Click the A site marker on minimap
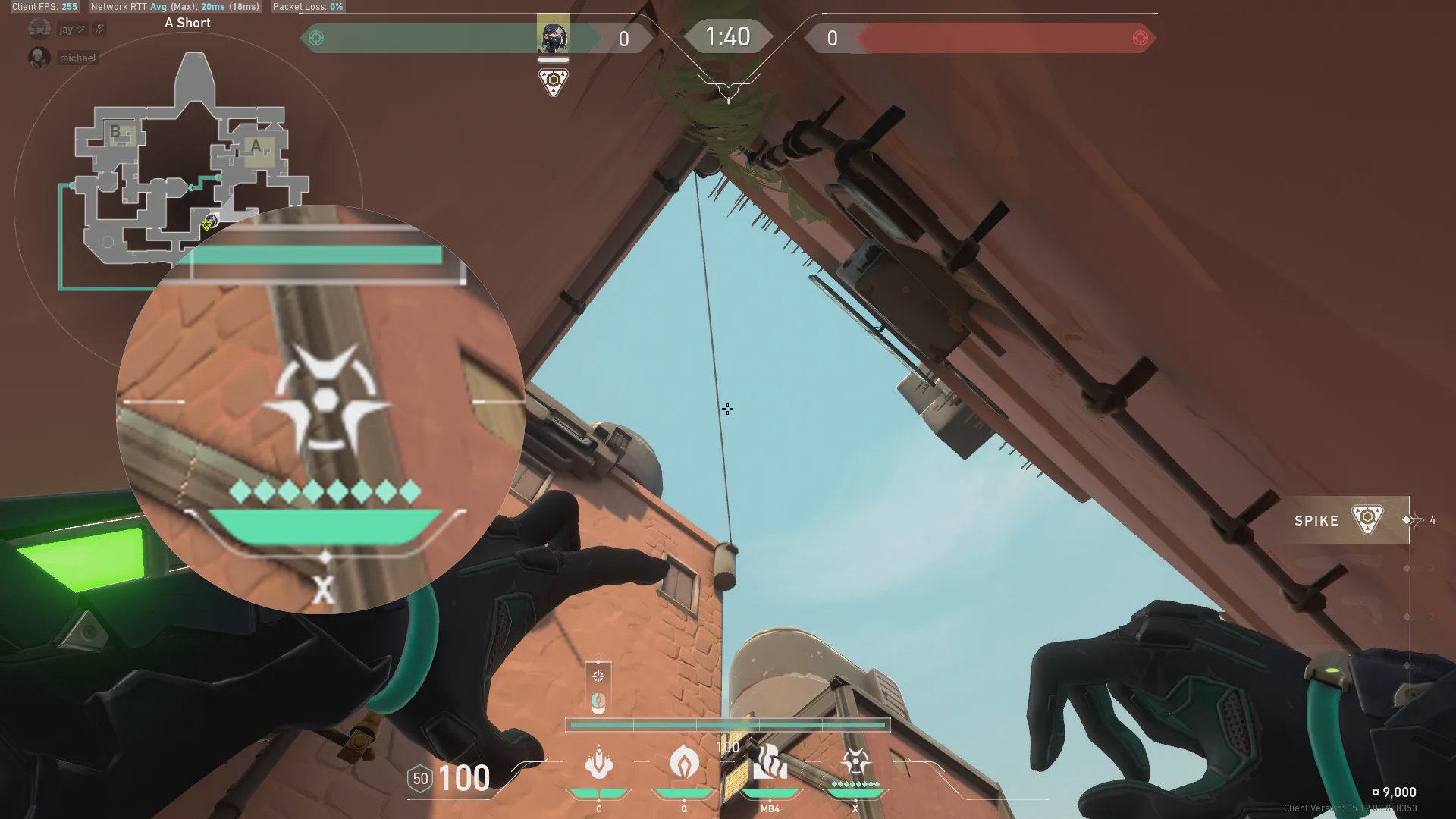Viewport: 1456px width, 819px height. (256, 146)
